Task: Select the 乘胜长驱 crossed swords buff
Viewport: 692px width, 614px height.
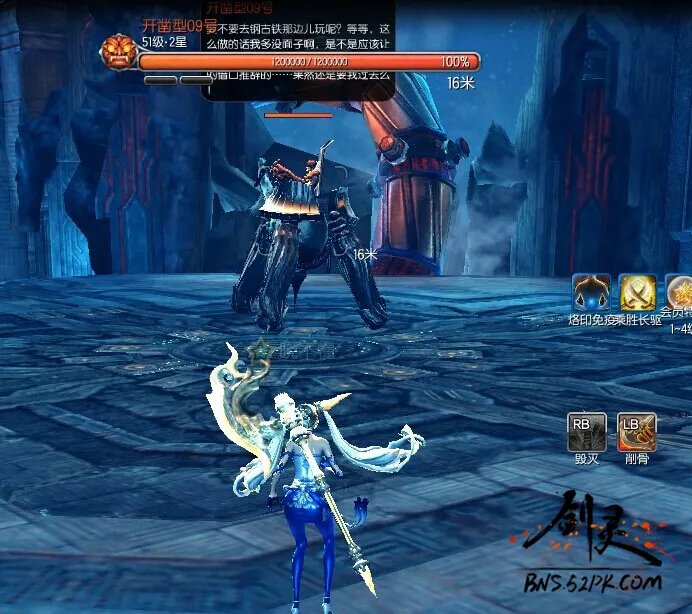Action: 638,293
